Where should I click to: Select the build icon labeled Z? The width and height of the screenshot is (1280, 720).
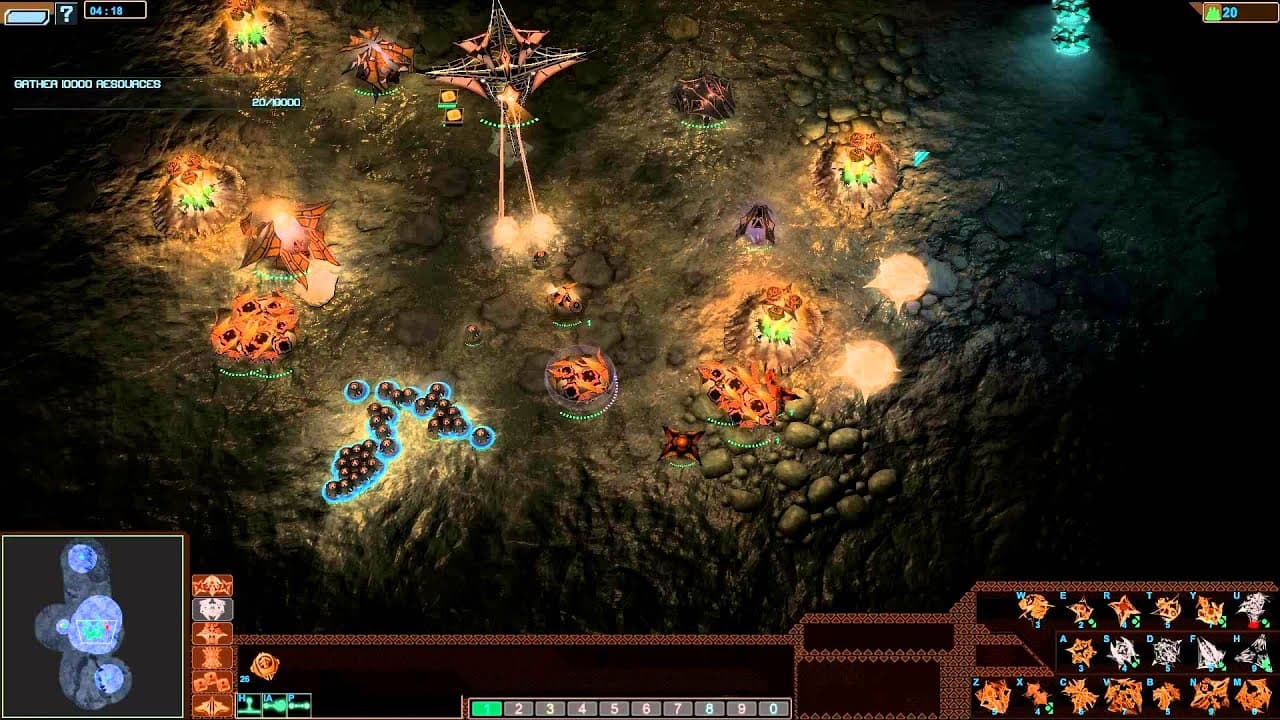(992, 695)
